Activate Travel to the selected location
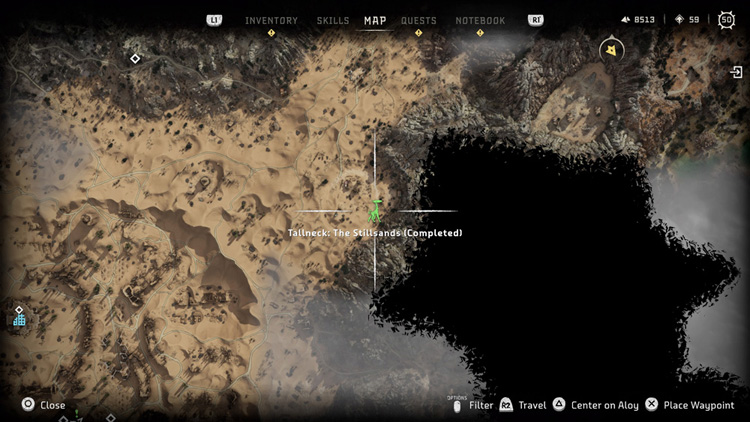The height and width of the screenshot is (422, 750). [x=522, y=405]
